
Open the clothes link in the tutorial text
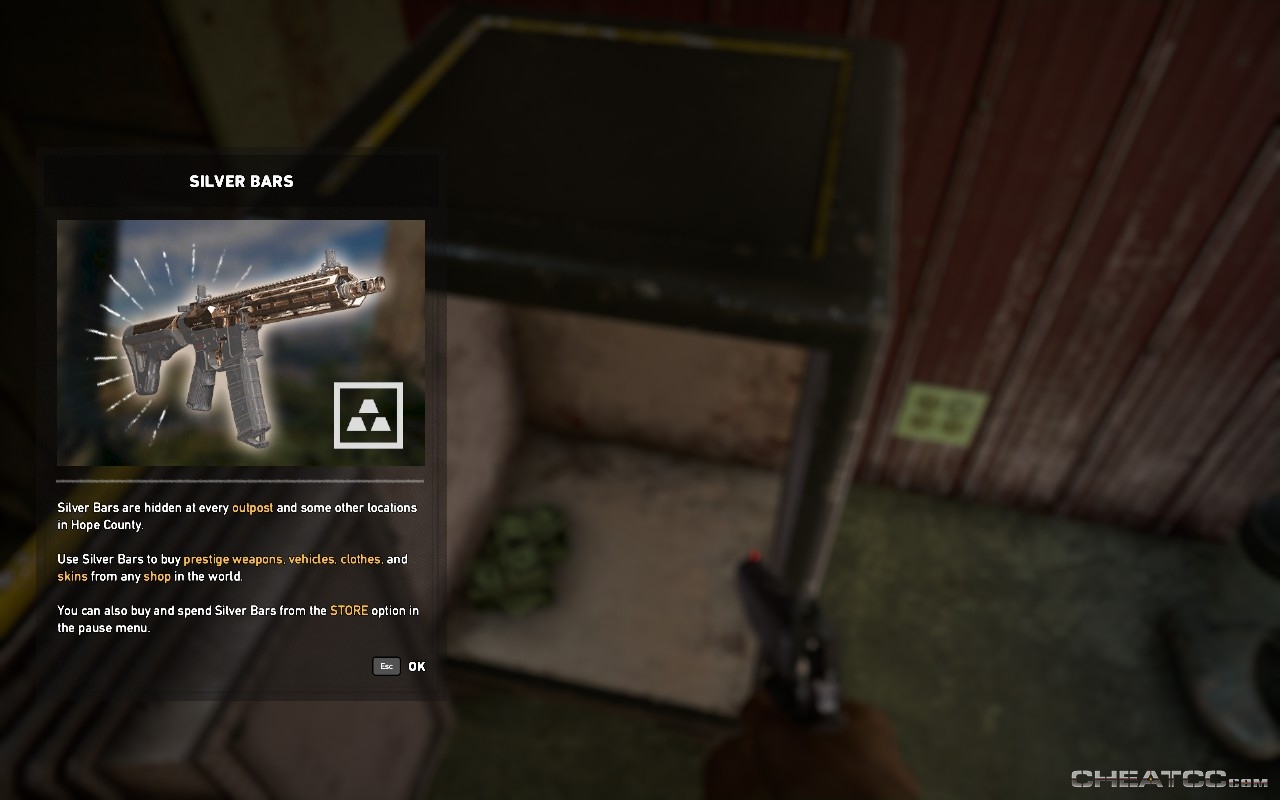(x=360, y=559)
